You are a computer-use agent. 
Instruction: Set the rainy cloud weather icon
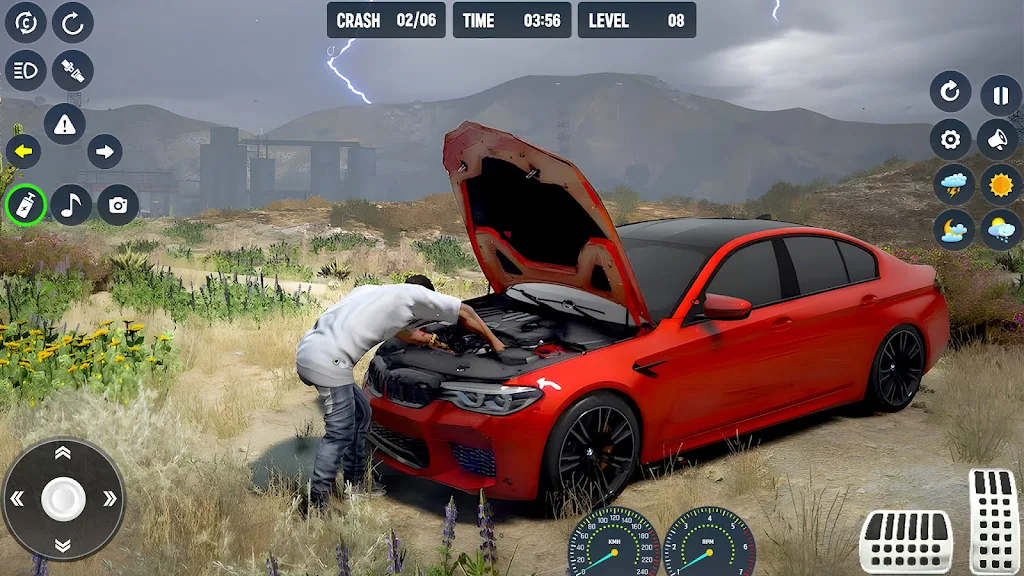click(1001, 230)
